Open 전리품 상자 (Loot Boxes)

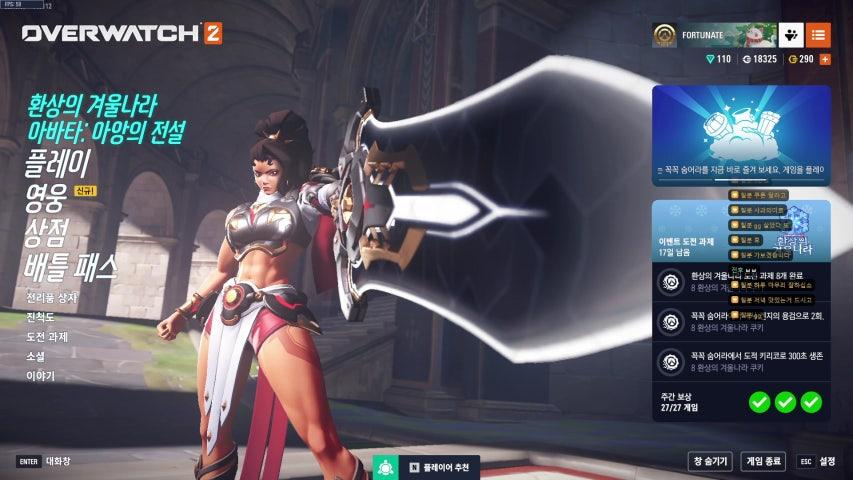51,298
